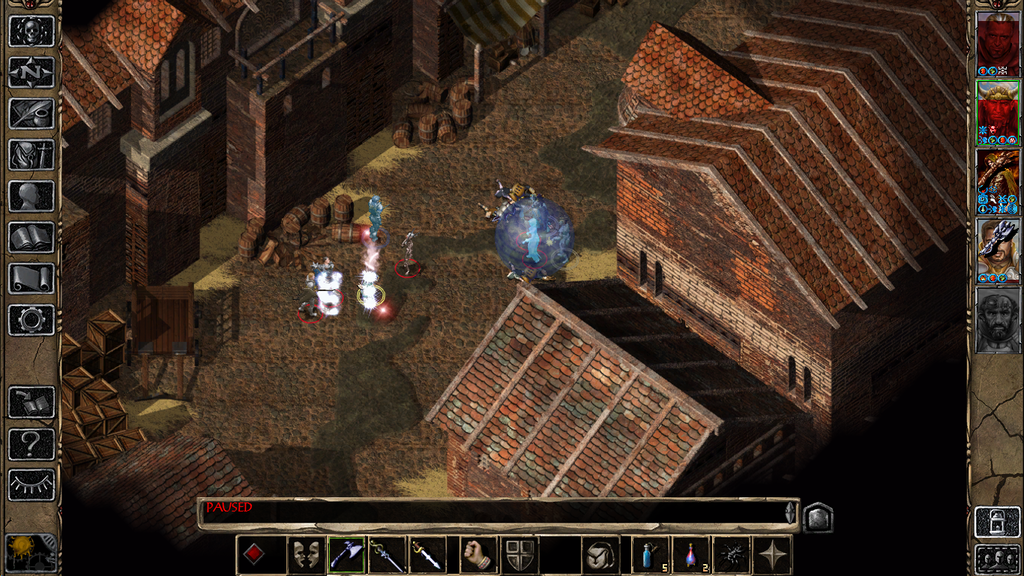The width and height of the screenshot is (1024, 576).
Task: Click the question mark help button
Action: click(31, 443)
